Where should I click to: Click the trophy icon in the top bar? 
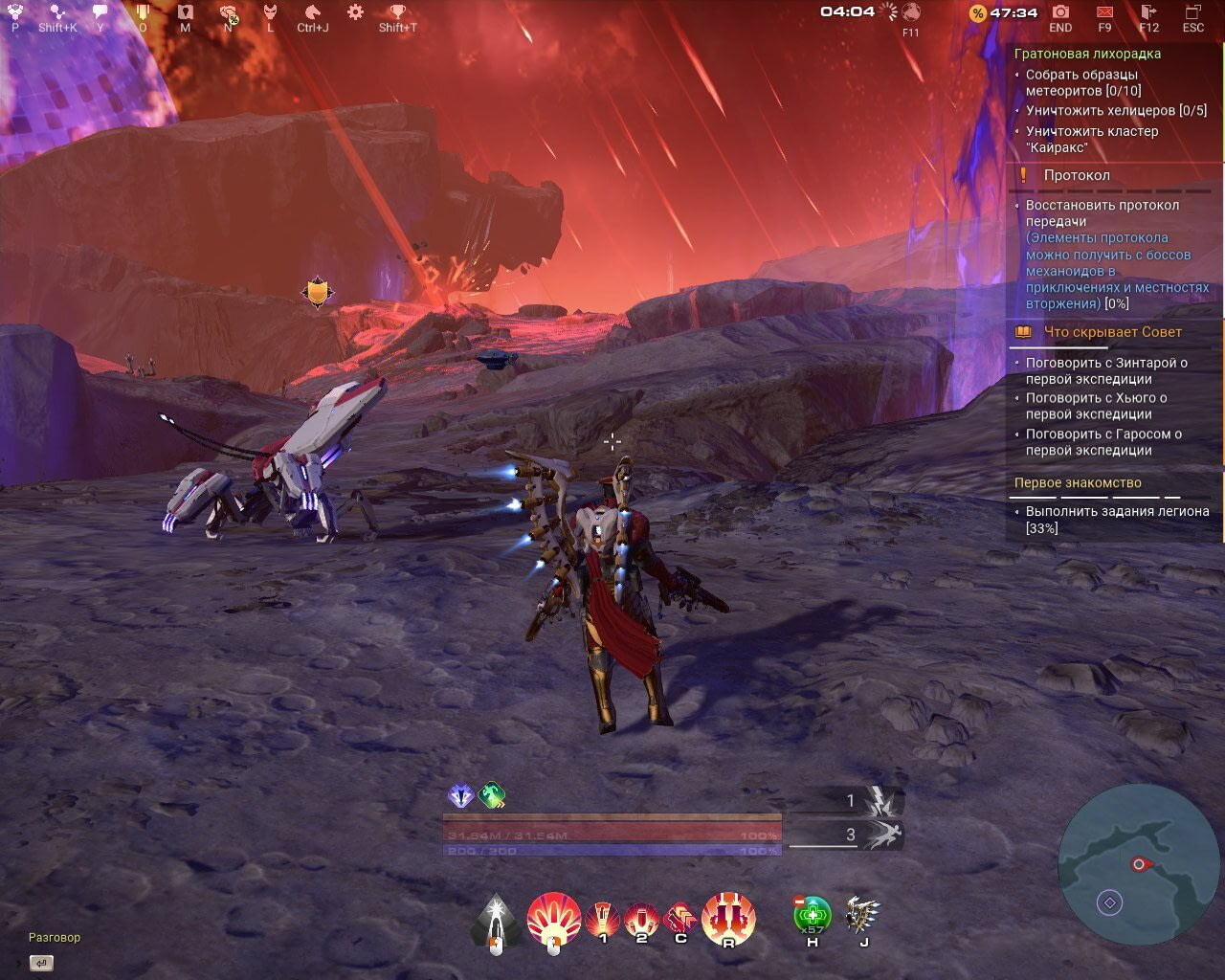397,12
